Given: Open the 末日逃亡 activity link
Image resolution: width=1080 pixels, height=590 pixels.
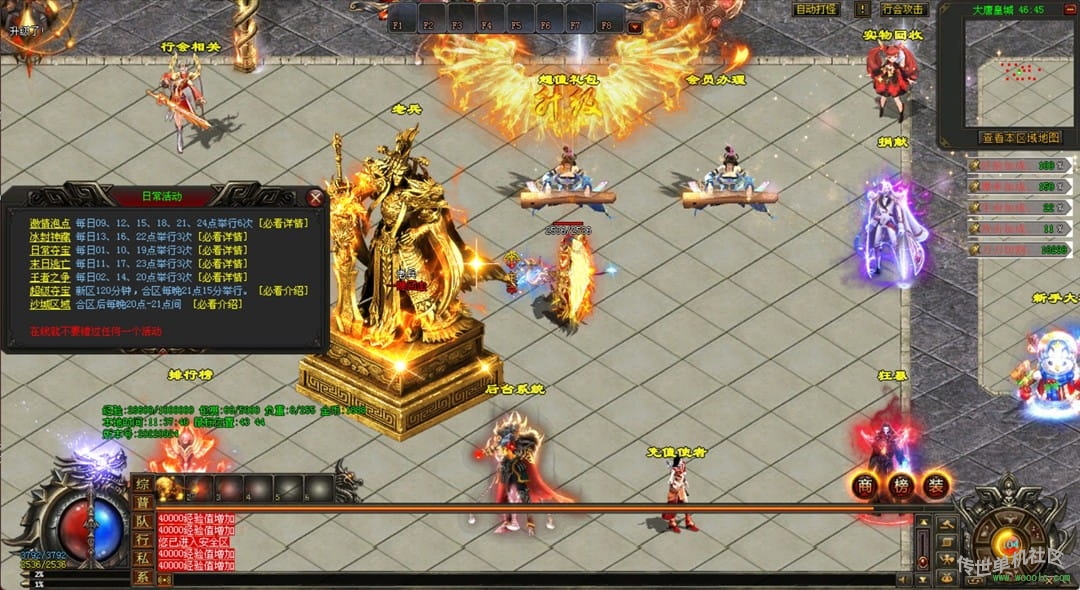Looking at the screenshot, I should 50,264.
